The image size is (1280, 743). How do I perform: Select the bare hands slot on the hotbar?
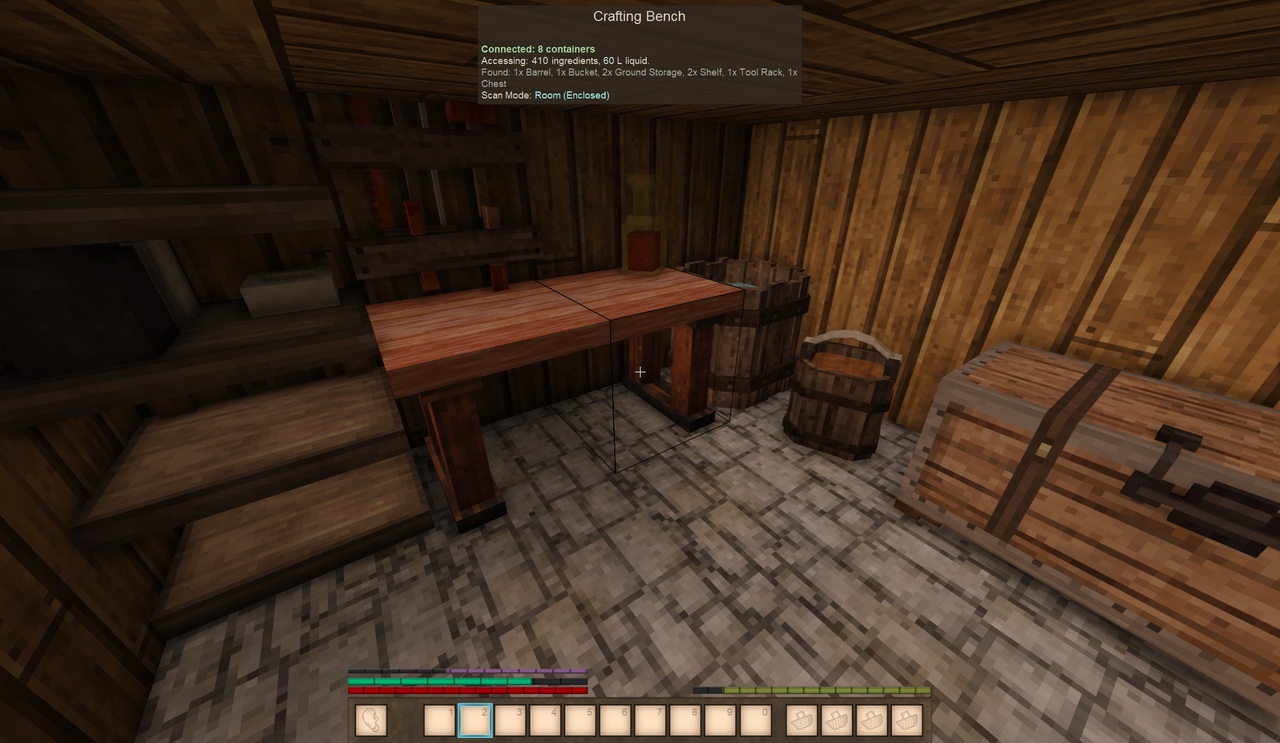[370, 721]
